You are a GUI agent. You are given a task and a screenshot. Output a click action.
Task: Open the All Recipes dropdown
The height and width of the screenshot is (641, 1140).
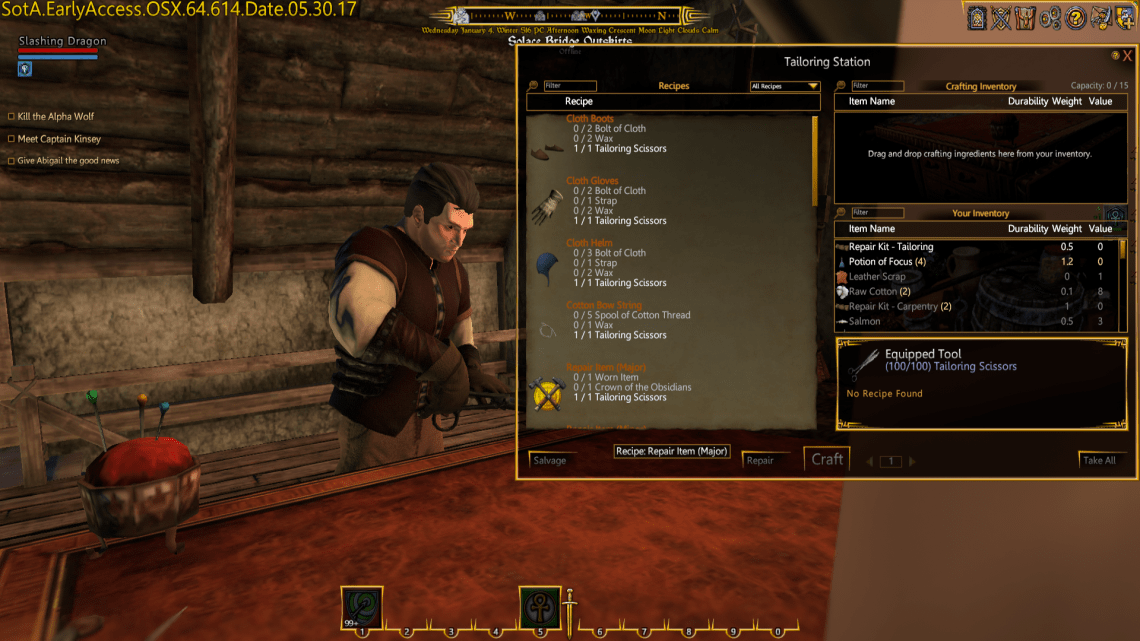[x=785, y=87]
